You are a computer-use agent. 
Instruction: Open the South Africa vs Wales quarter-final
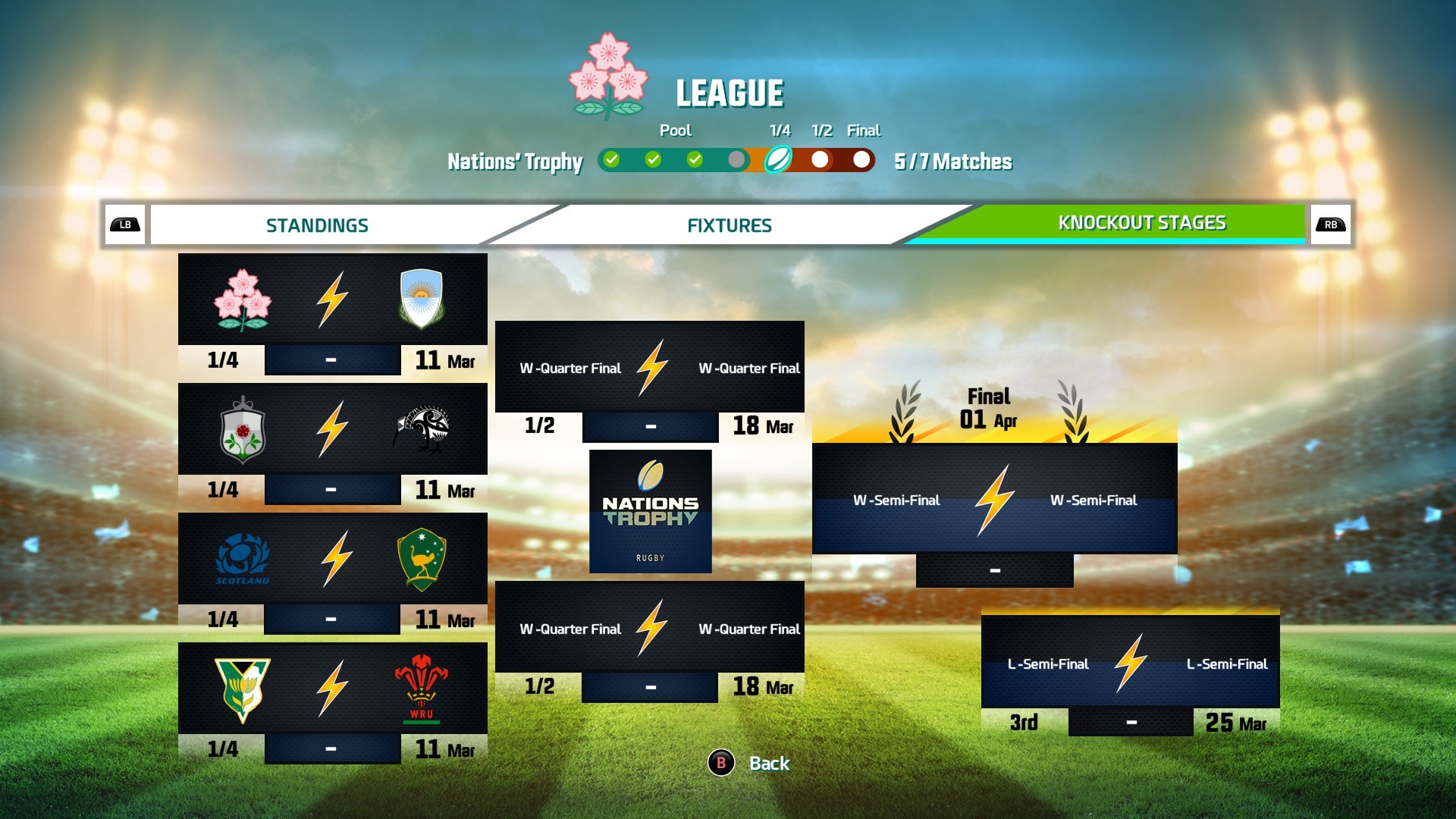point(332,689)
